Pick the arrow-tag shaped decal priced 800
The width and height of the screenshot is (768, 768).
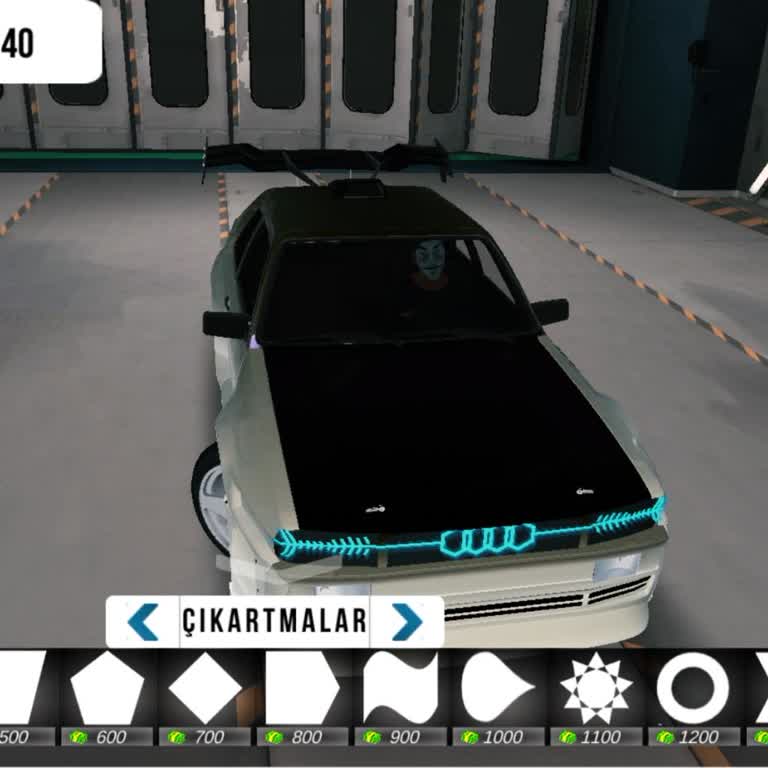pos(303,690)
